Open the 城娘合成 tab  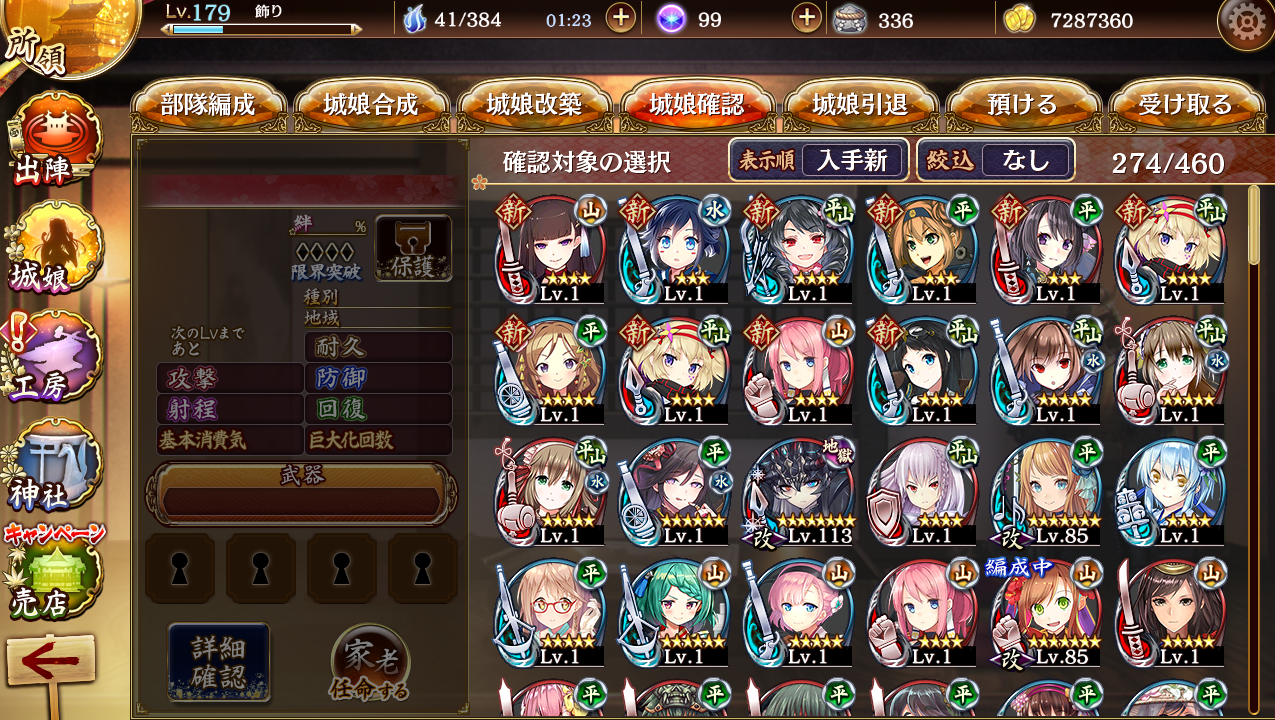[x=371, y=105]
